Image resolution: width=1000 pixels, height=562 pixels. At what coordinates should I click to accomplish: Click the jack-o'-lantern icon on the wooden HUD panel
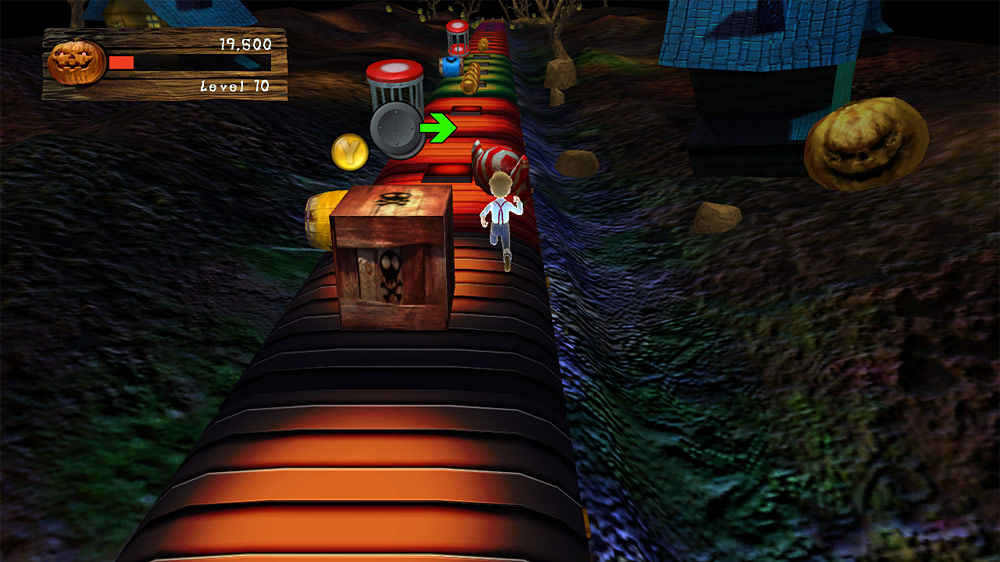click(76, 62)
